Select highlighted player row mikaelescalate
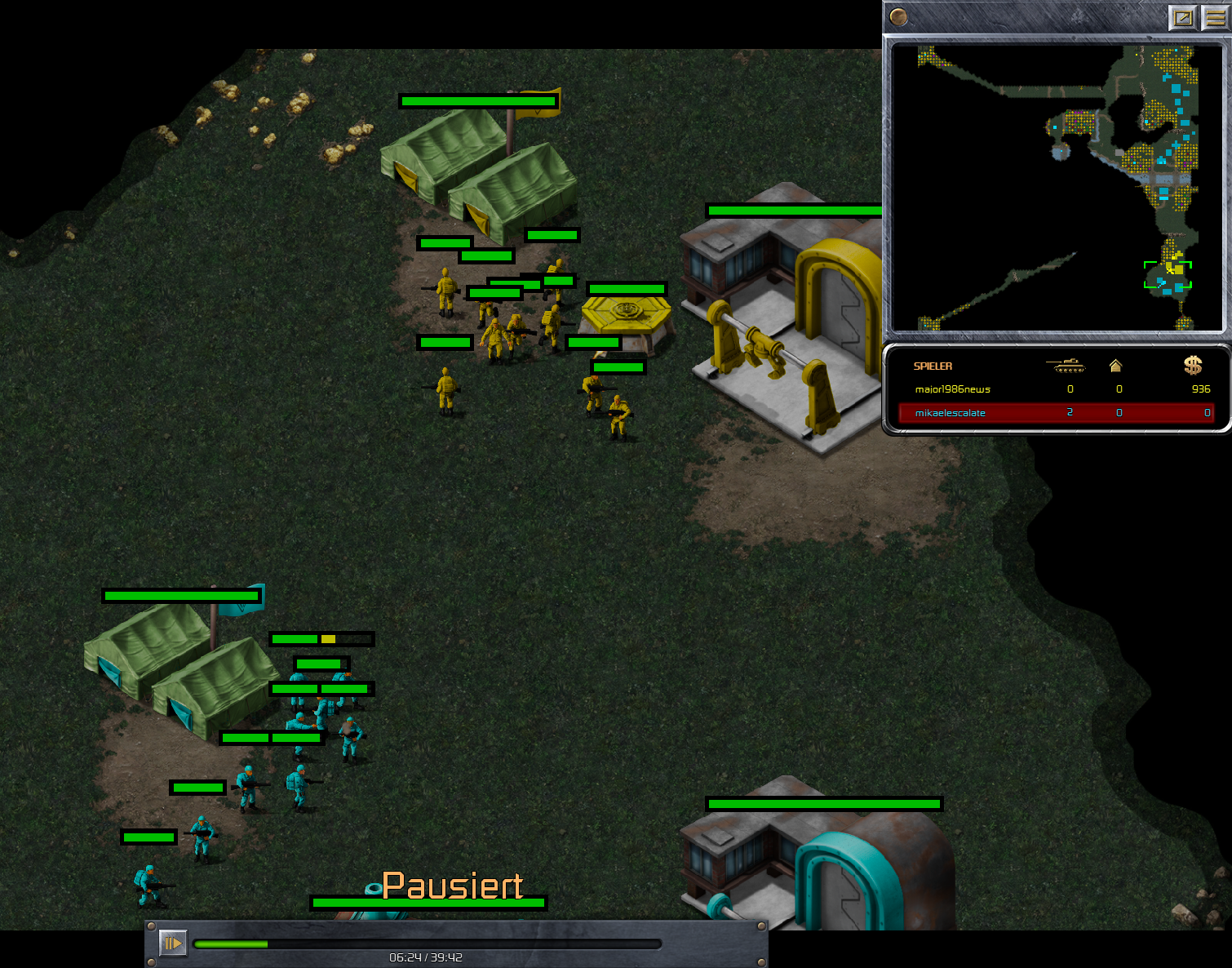1232x968 pixels. [x=1056, y=413]
